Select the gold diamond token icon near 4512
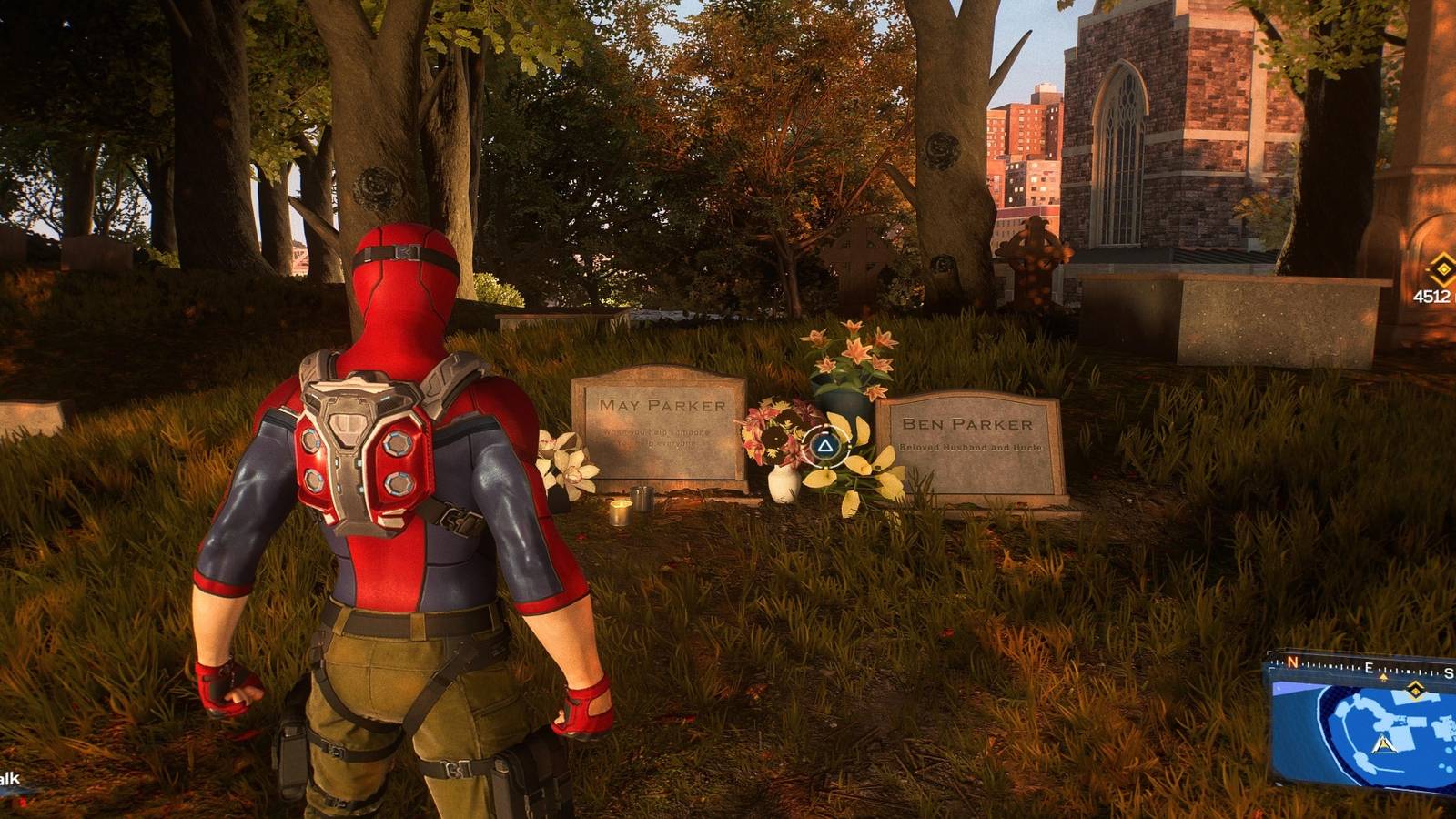Screen dimensions: 1456x819 pos(1443,269)
